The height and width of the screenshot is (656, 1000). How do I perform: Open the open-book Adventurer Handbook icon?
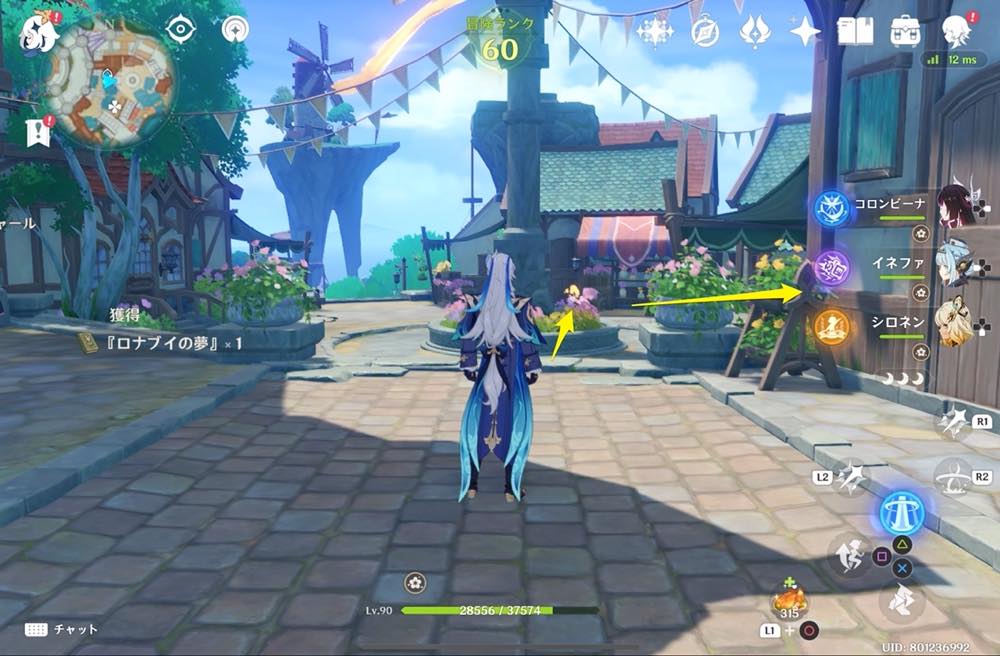[854, 31]
